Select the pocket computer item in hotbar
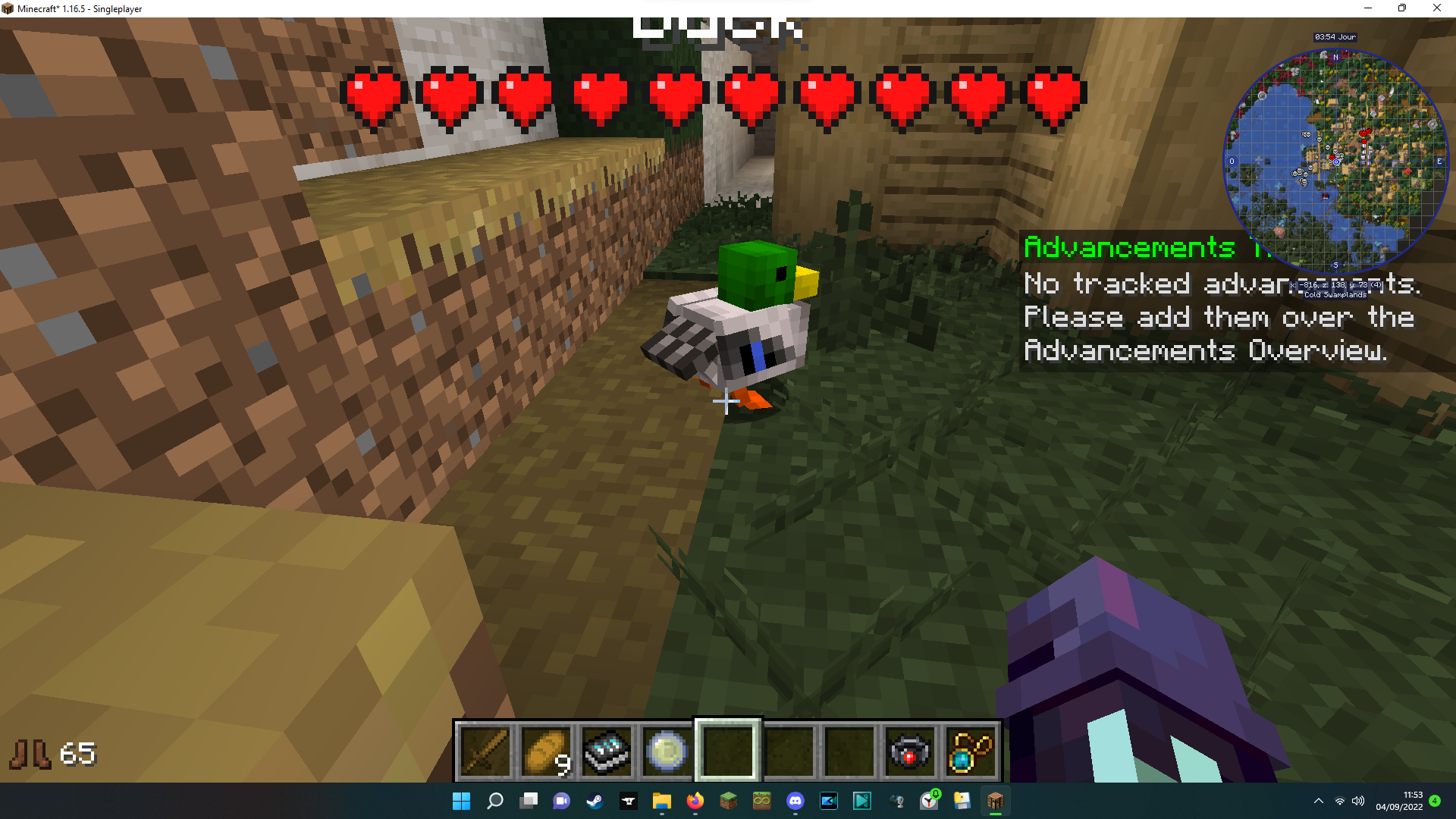Viewport: 1456px width, 819px height. tap(606, 751)
